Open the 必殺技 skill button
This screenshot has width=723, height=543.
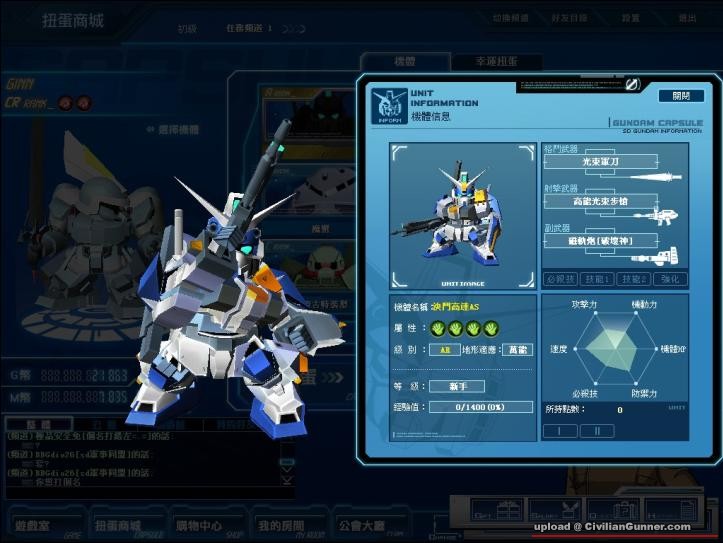coord(561,278)
